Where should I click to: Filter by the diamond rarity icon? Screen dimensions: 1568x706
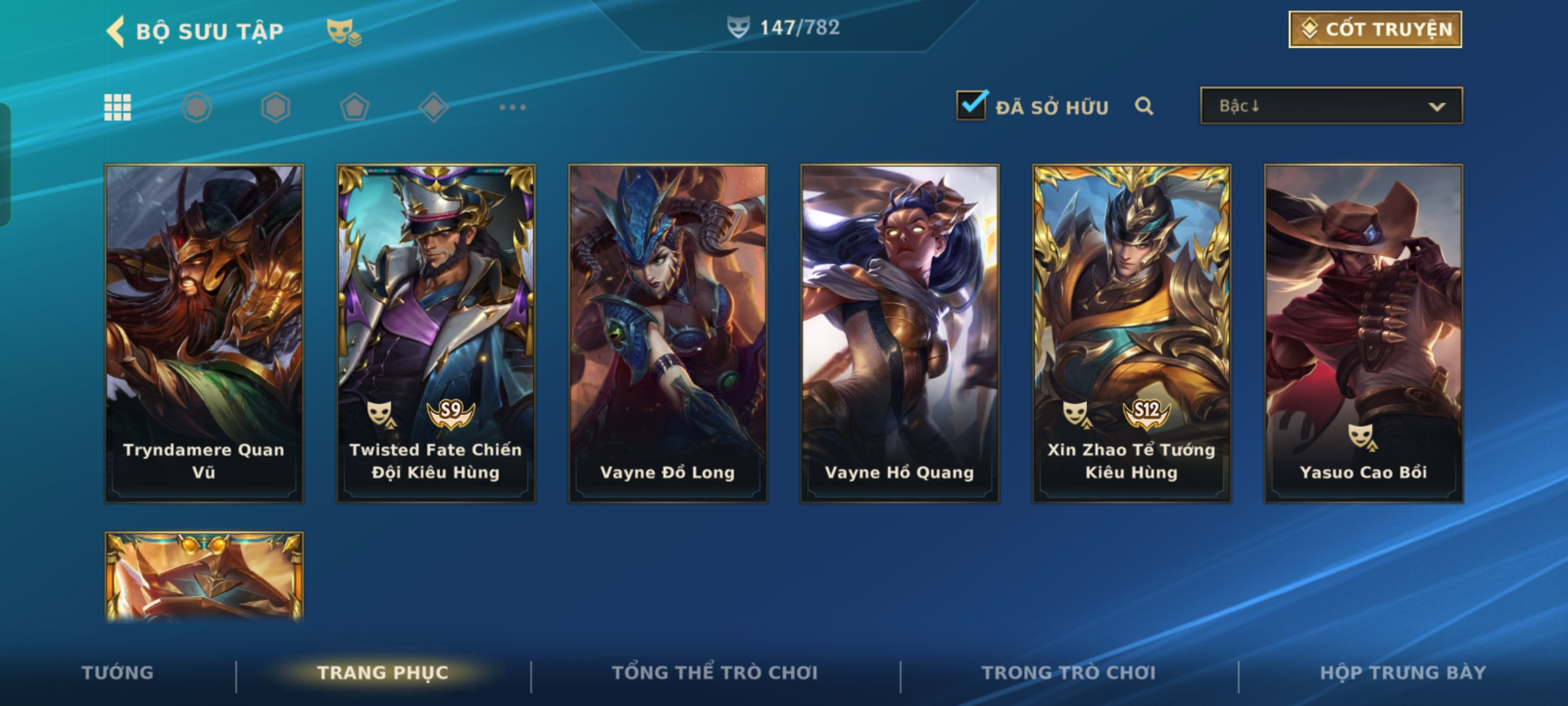point(433,107)
